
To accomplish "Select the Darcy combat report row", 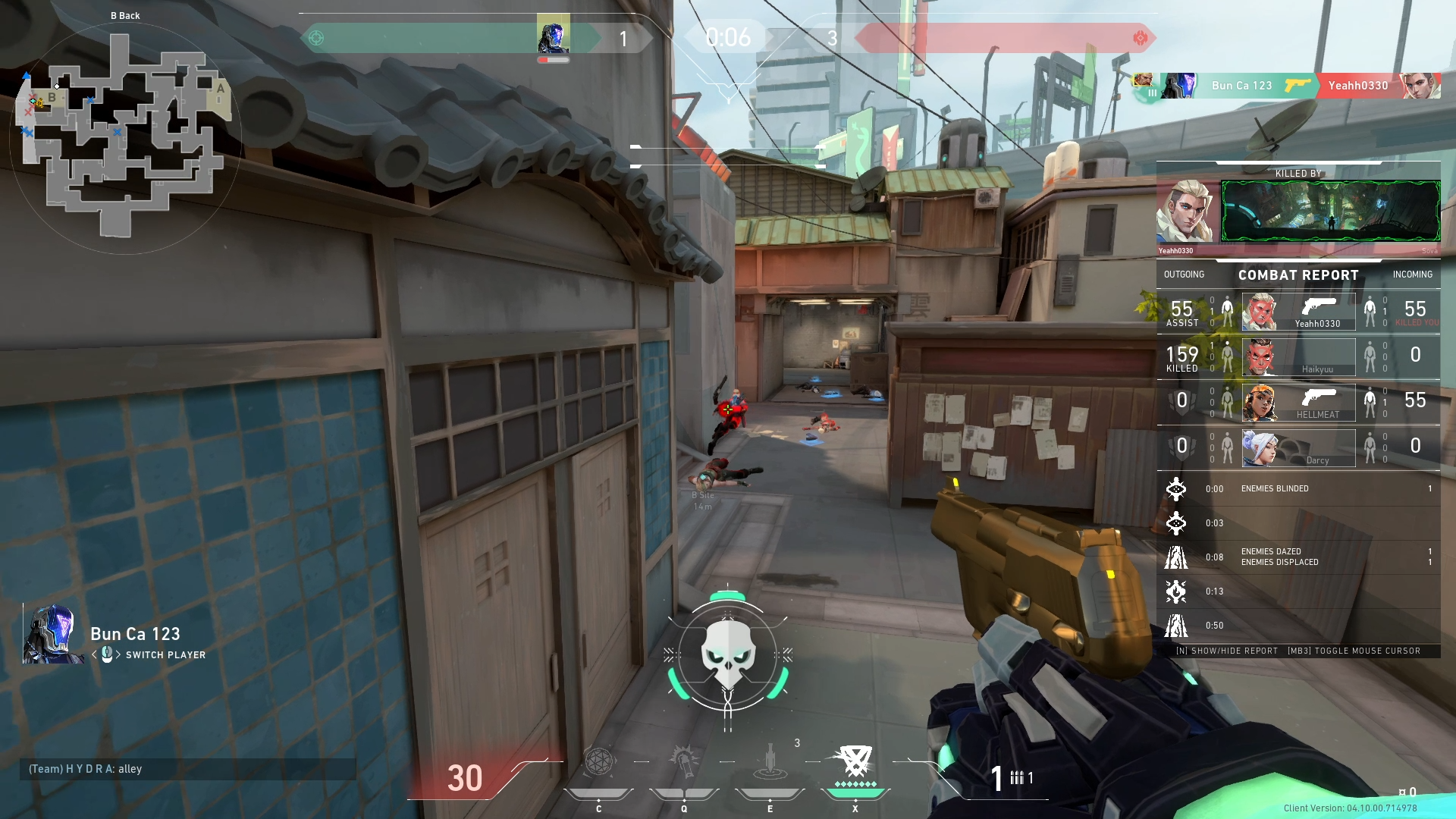I will pos(1298,448).
